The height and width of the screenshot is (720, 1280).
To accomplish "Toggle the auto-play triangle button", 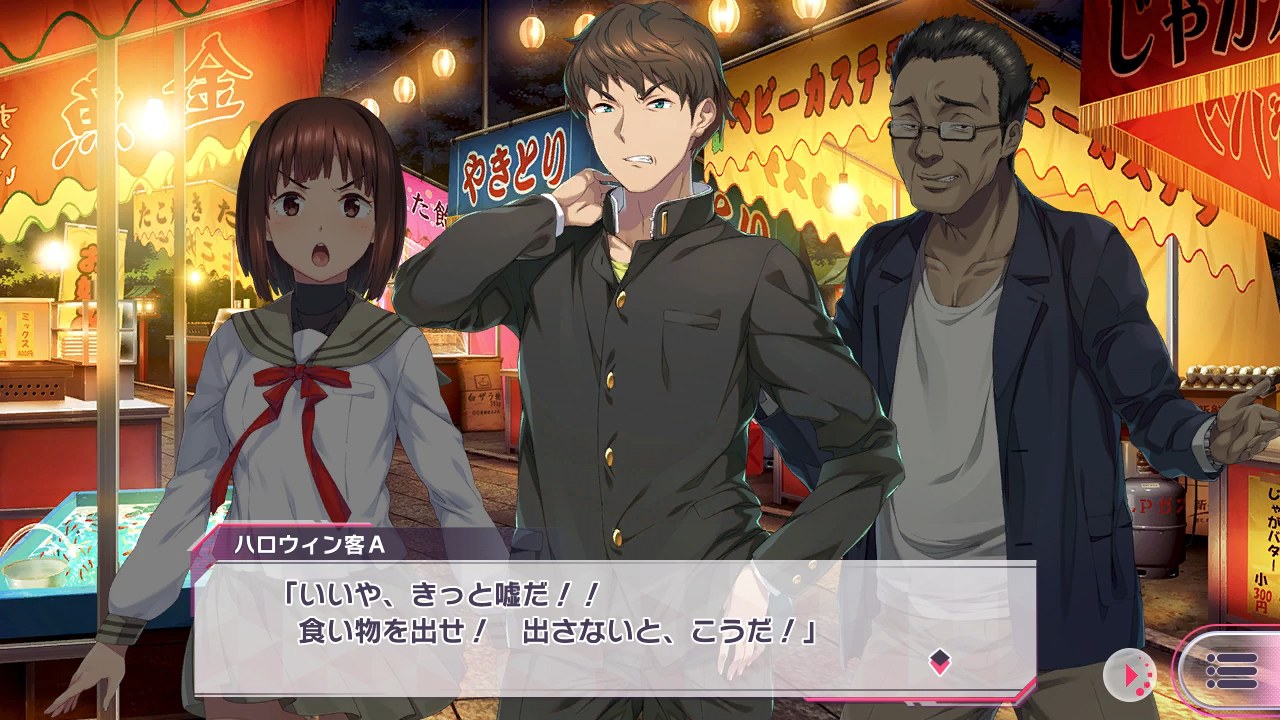I will pos(1130,676).
